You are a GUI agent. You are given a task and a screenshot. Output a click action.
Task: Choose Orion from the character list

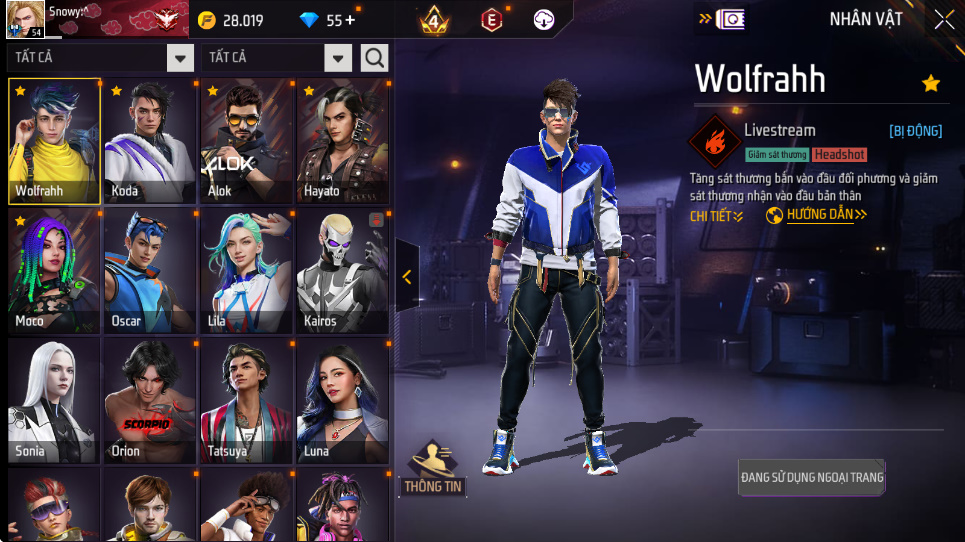click(x=150, y=401)
